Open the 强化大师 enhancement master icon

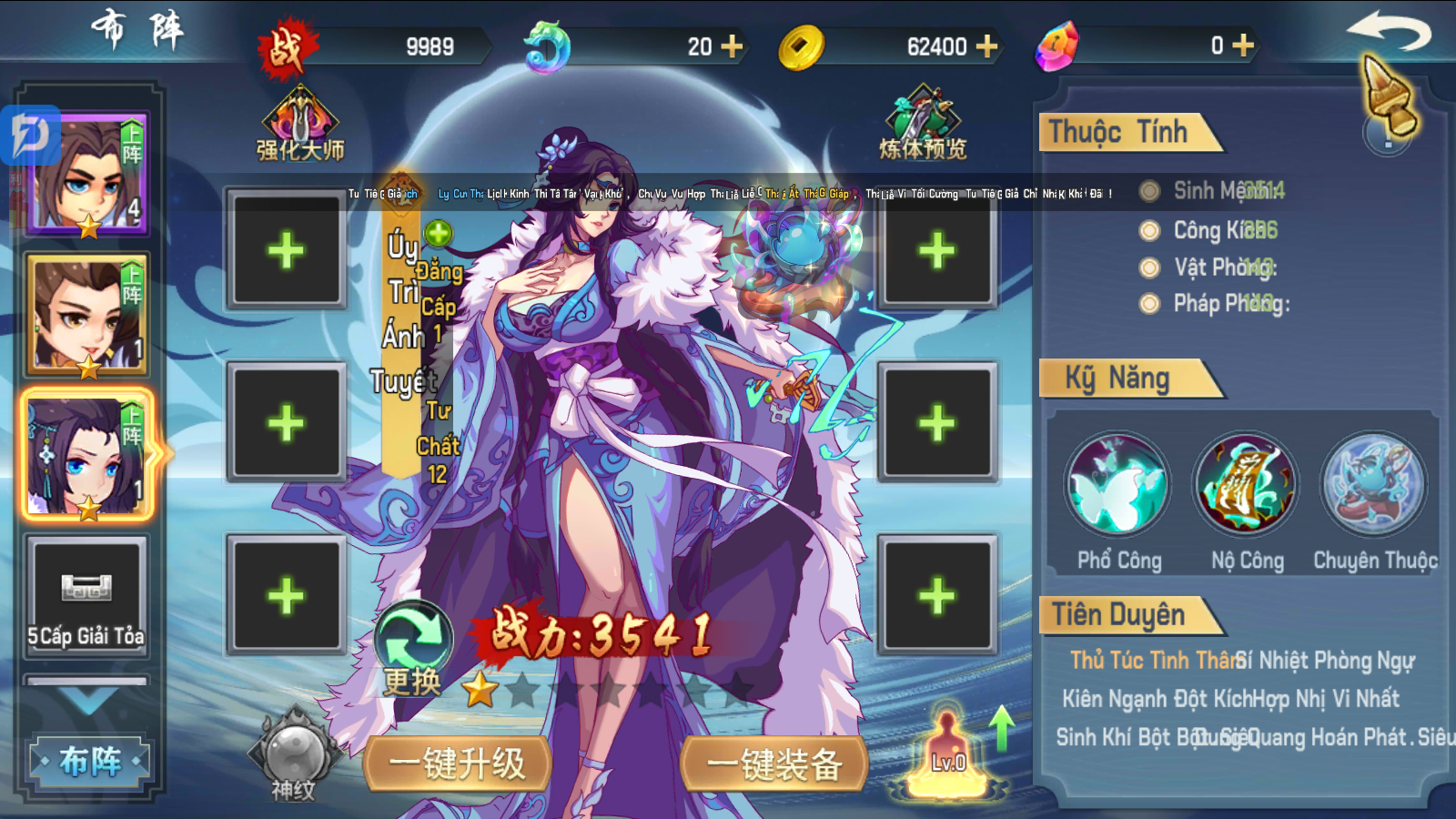tap(300, 125)
